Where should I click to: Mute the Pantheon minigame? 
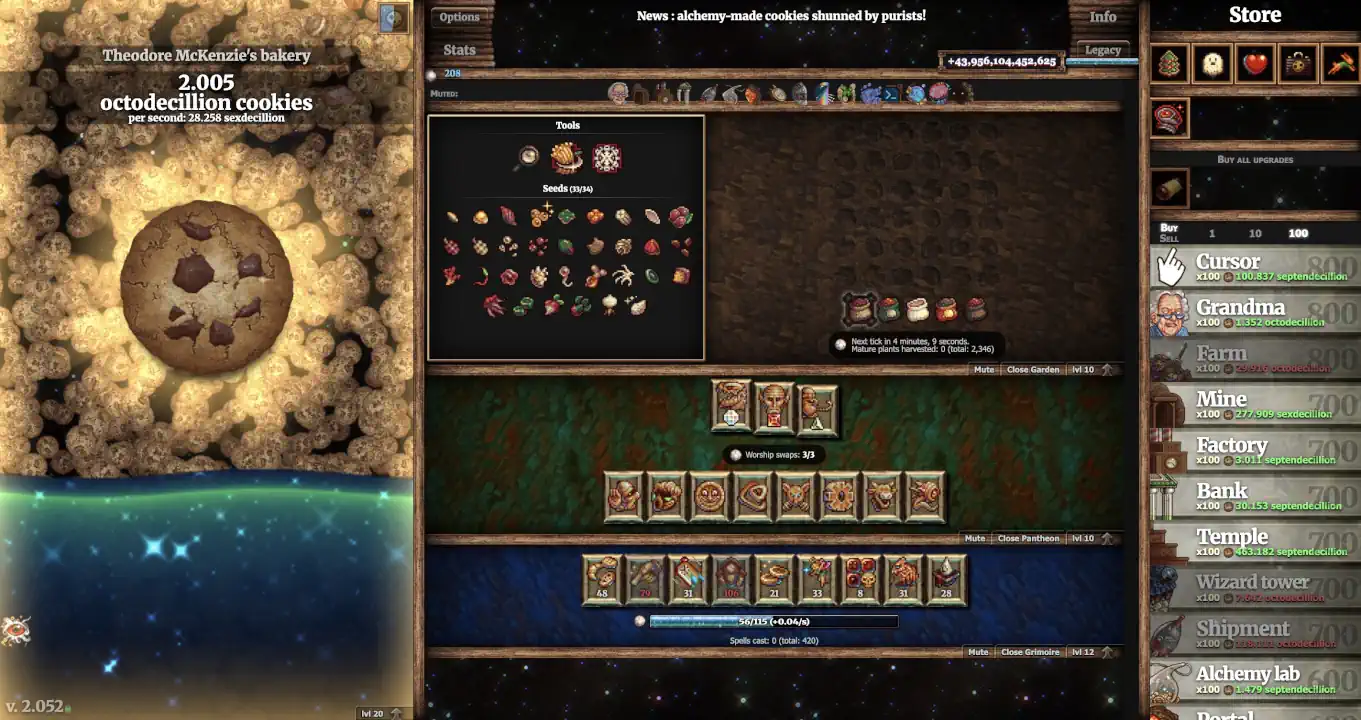(974, 537)
